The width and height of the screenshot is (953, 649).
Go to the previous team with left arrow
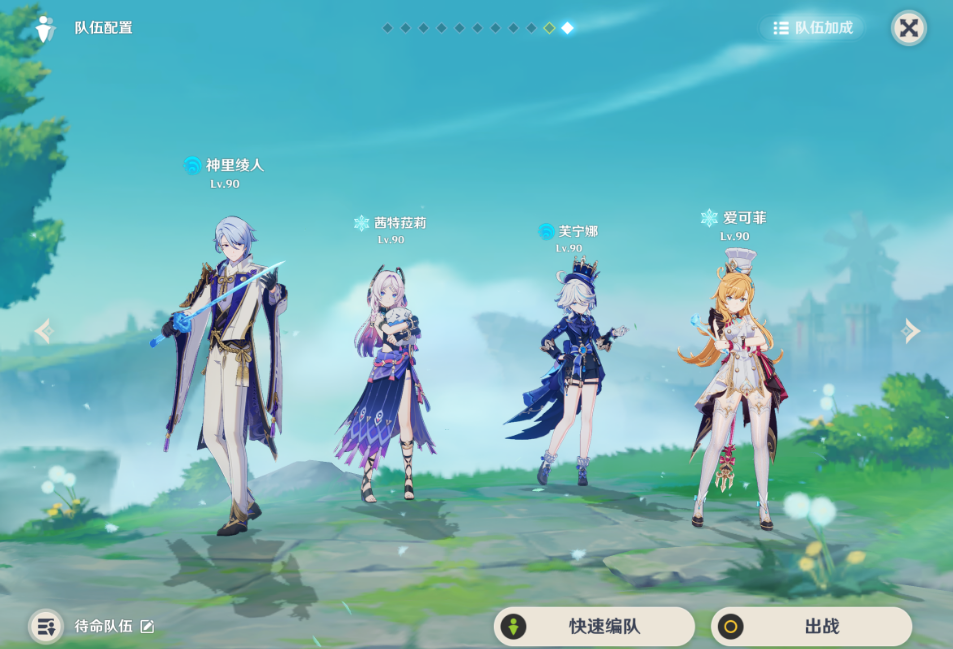pyautogui.click(x=43, y=331)
